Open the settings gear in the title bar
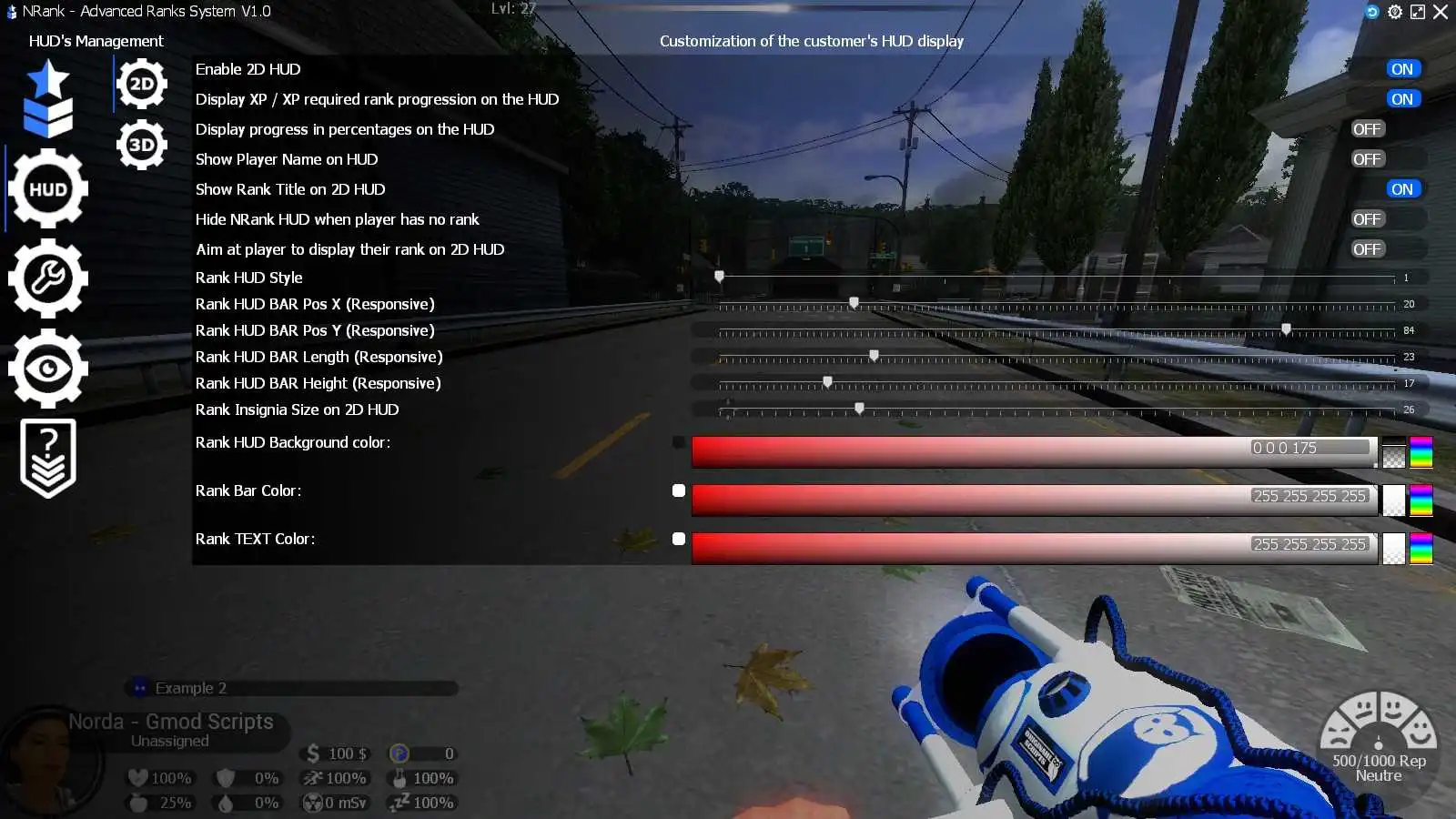1456x819 pixels. [1395, 12]
